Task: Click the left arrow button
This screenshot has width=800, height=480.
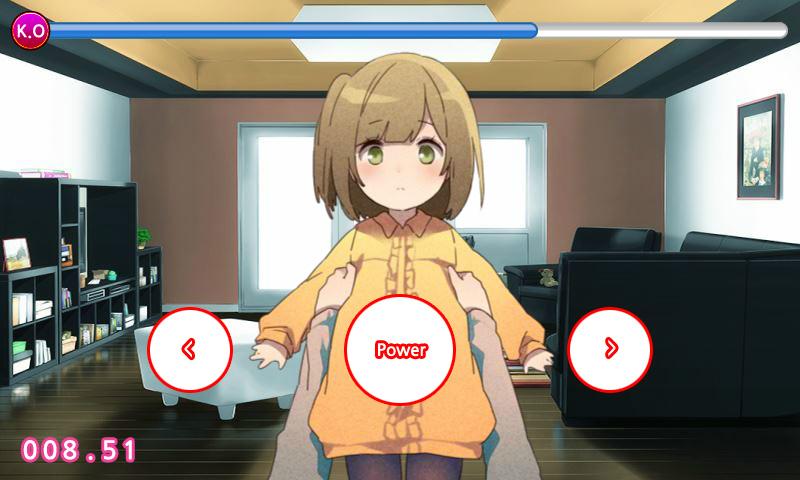Action: (190, 349)
